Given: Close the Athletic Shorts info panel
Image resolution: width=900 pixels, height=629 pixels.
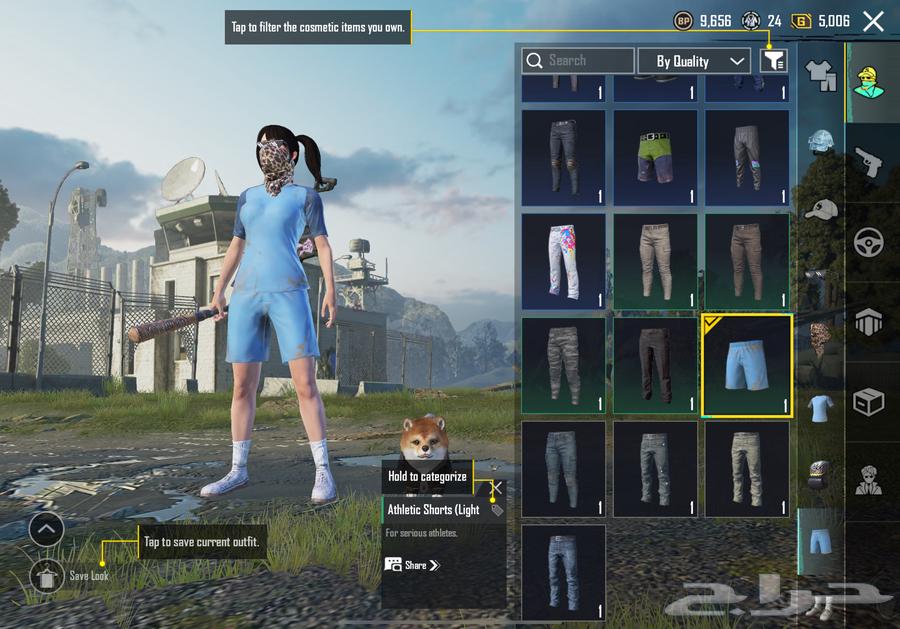Looking at the screenshot, I should click(x=496, y=488).
